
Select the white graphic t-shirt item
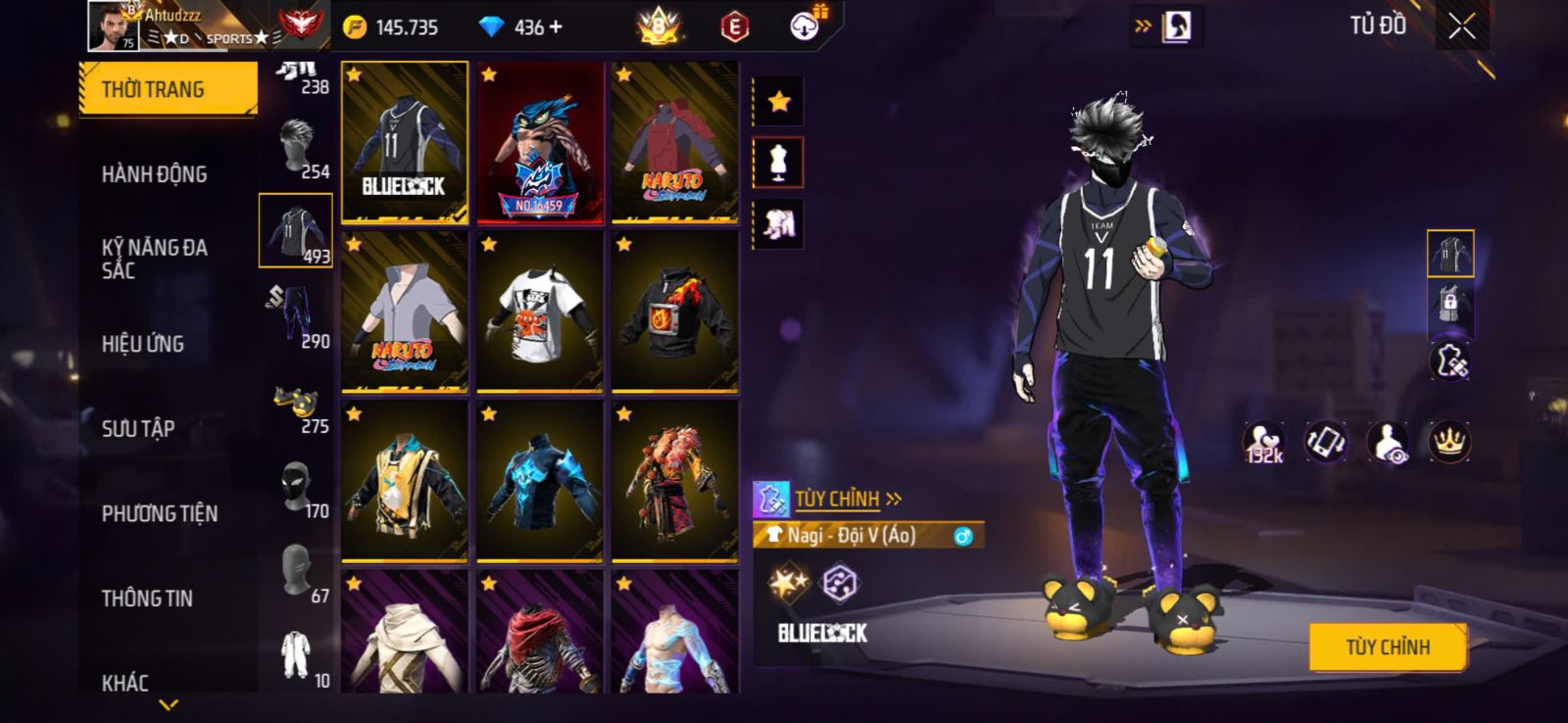click(x=539, y=312)
